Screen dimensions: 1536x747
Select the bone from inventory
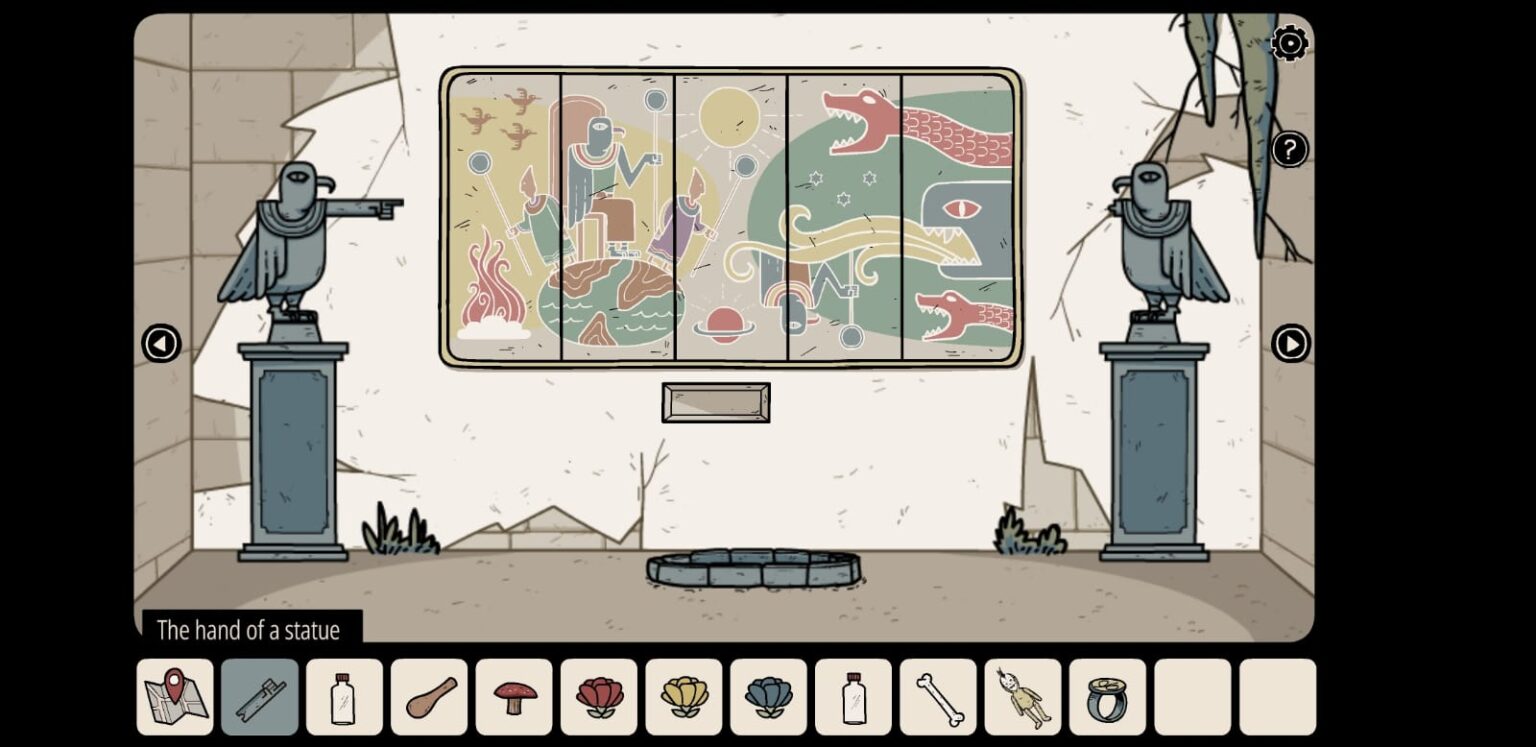click(937, 696)
